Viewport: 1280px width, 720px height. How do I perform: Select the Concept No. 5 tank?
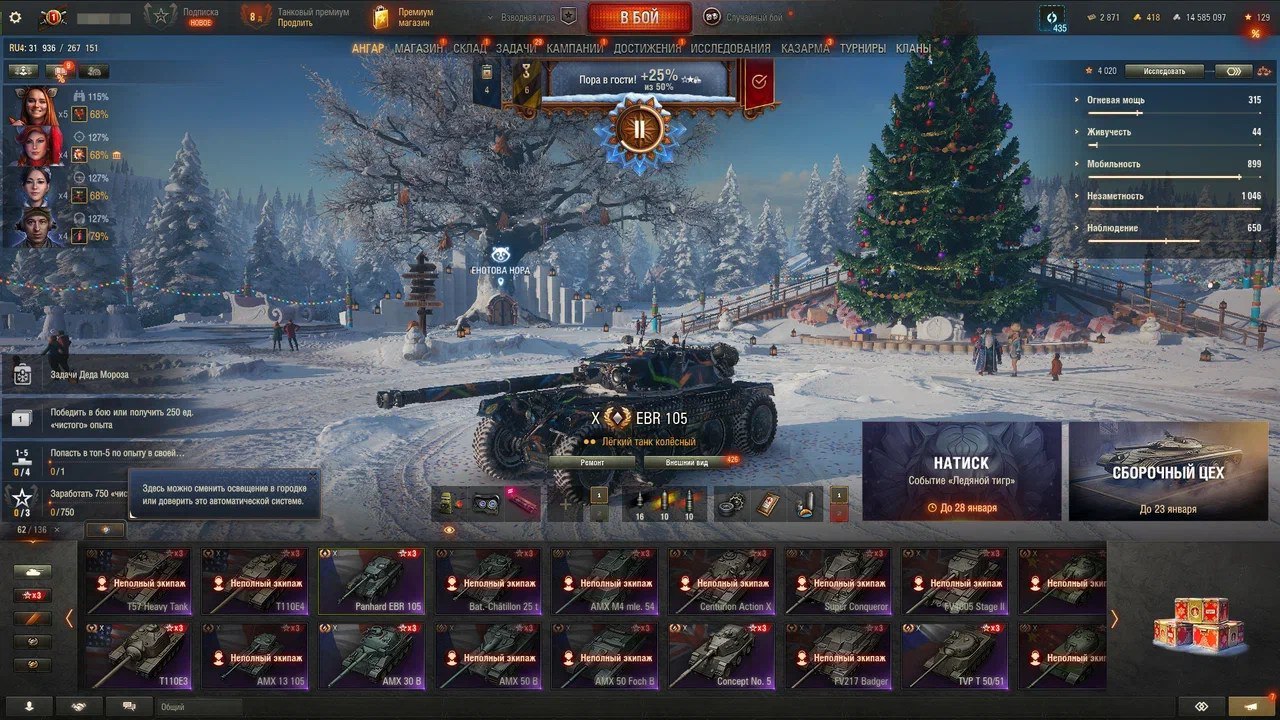(x=721, y=656)
